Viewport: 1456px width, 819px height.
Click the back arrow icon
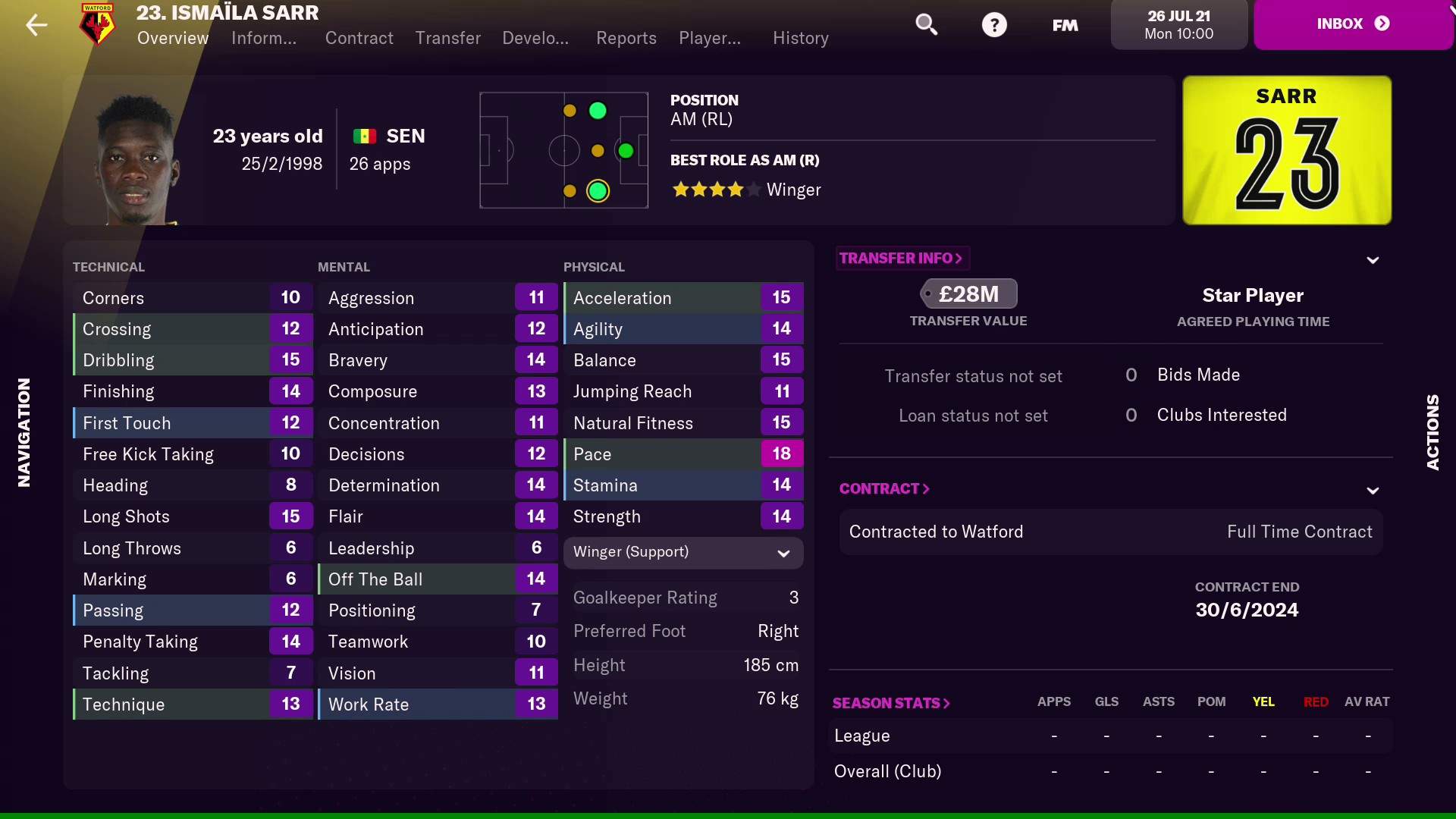[36, 24]
